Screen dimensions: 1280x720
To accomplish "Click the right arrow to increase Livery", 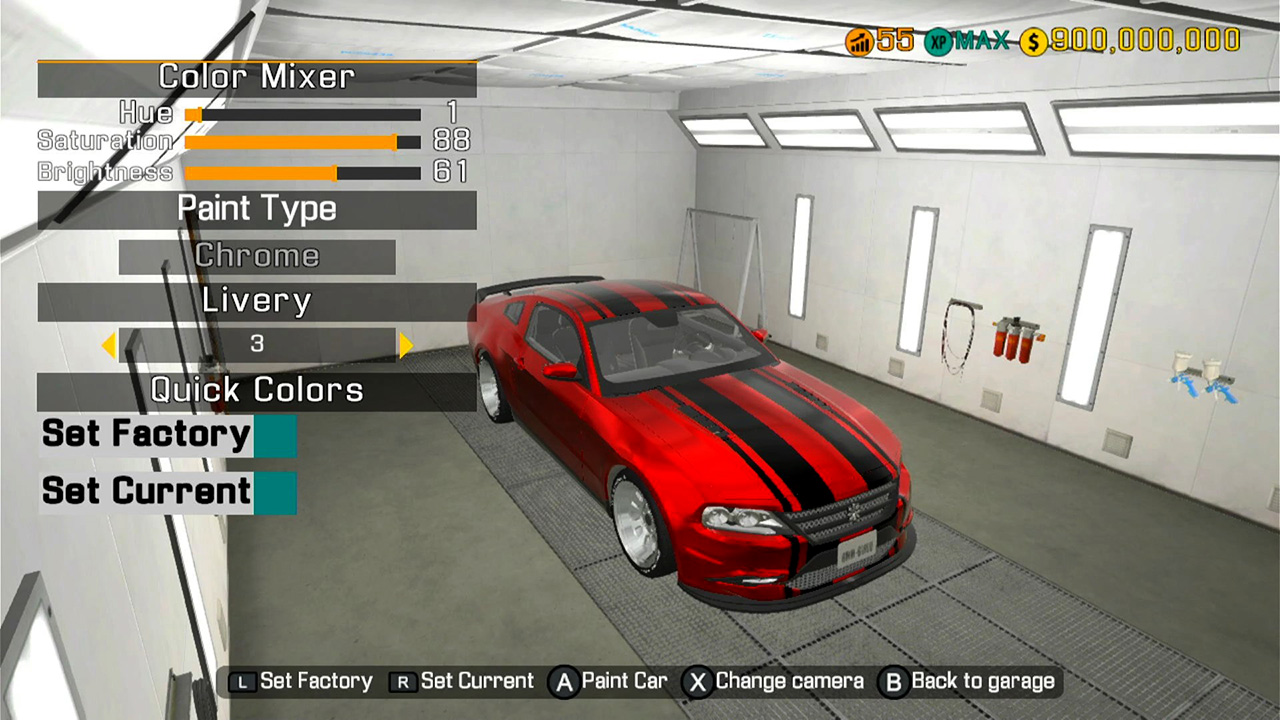I will click(404, 344).
